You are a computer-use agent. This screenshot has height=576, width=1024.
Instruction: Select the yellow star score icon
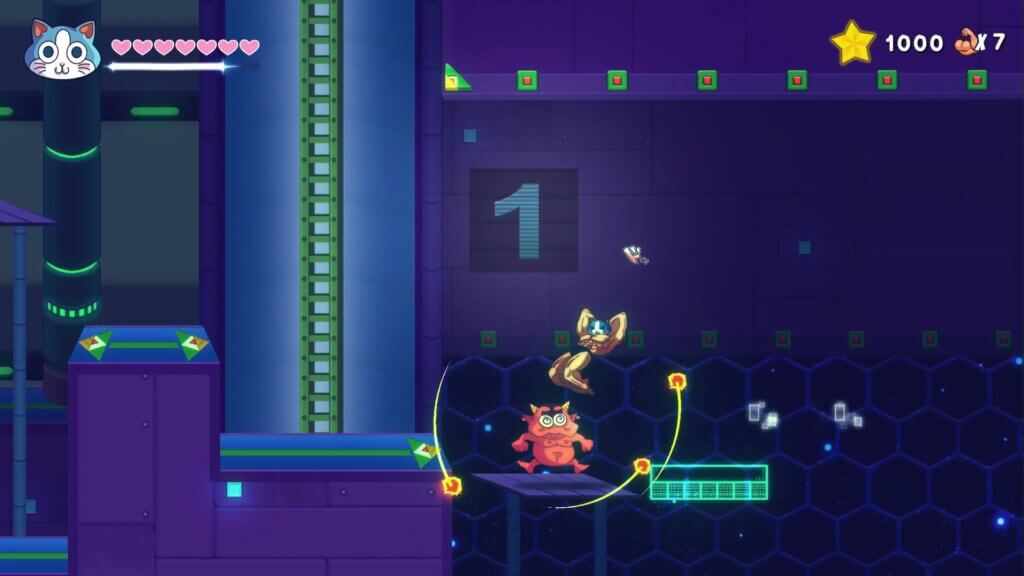853,43
